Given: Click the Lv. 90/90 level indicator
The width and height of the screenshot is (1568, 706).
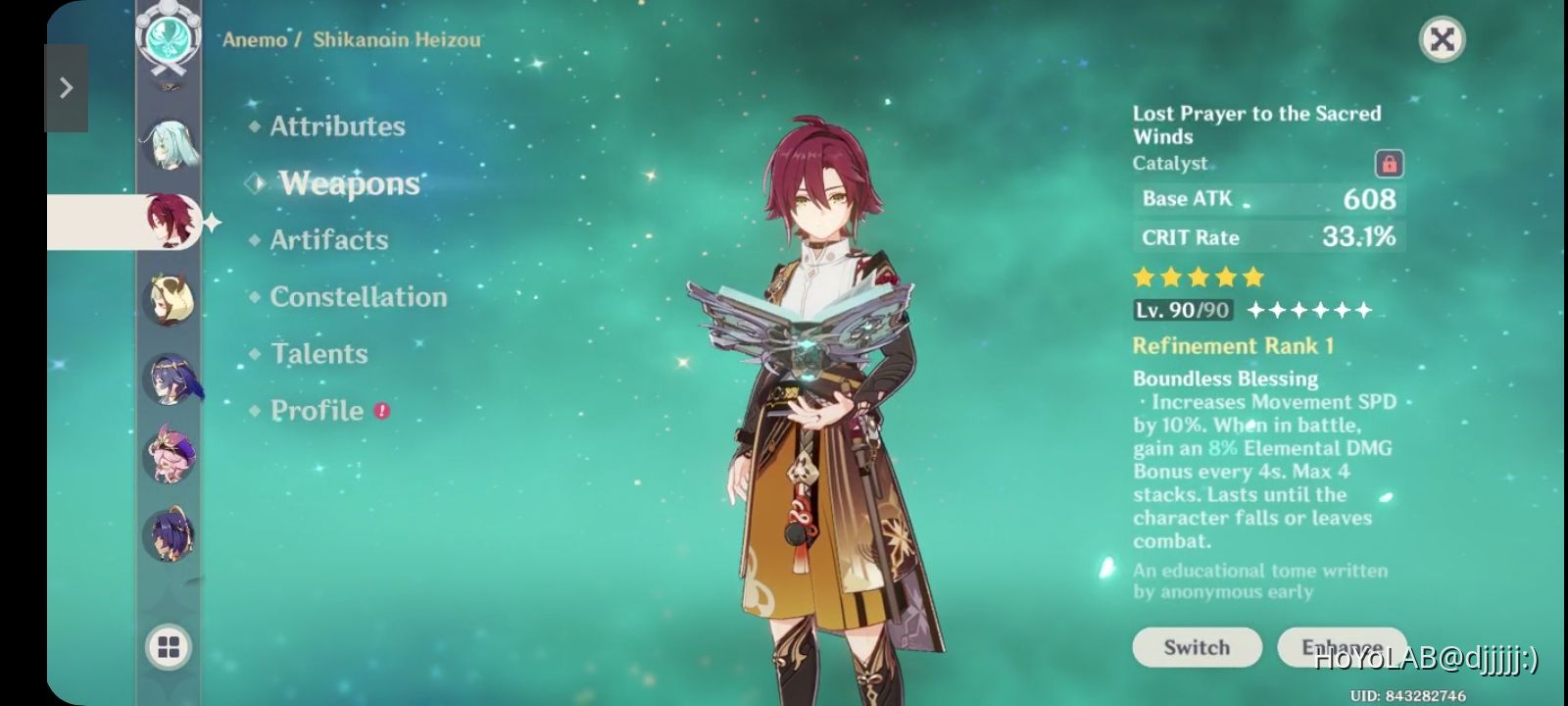Looking at the screenshot, I should (x=1180, y=311).
